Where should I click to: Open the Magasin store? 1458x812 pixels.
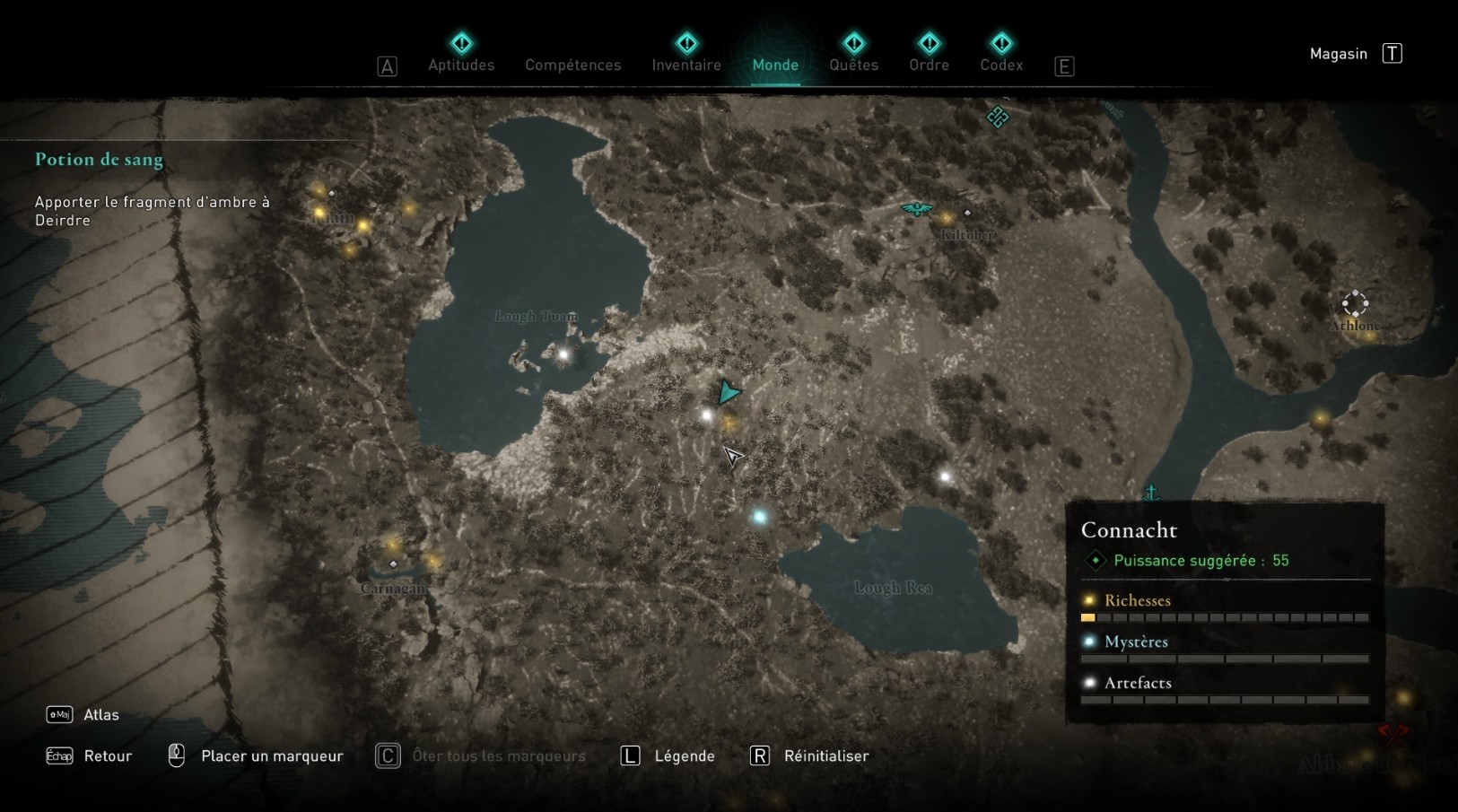click(1337, 53)
